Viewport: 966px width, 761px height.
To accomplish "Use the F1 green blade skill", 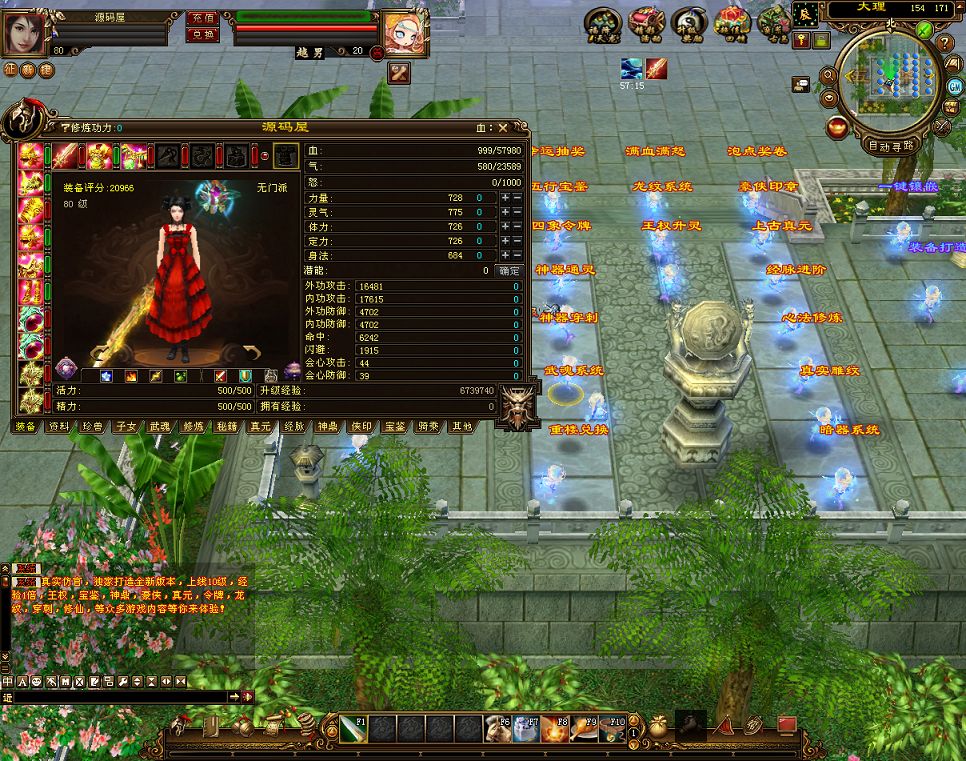I will (x=353, y=728).
